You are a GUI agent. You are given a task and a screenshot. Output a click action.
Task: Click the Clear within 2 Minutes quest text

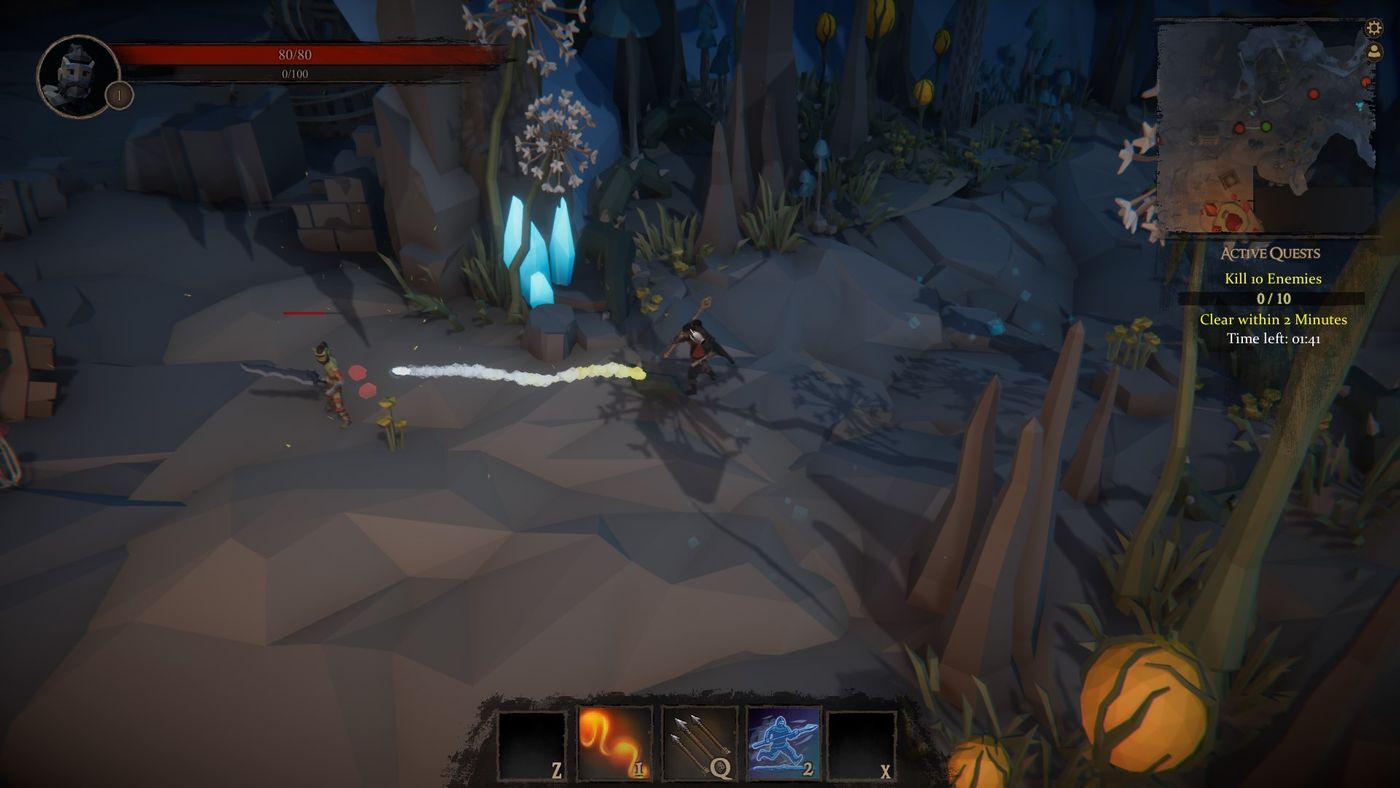(1272, 319)
